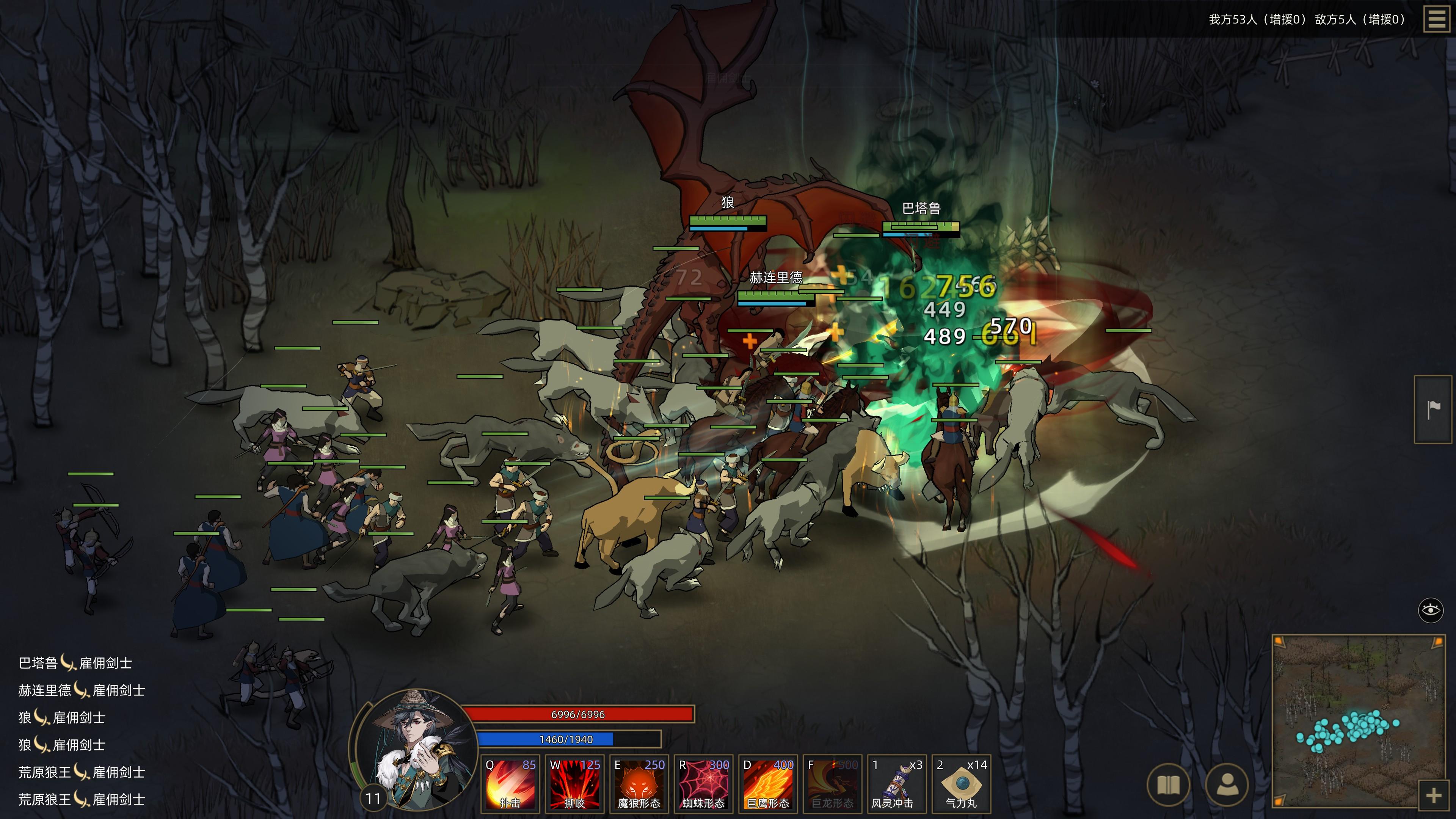
Task: Open the flag command panel
Action: tap(1433, 409)
